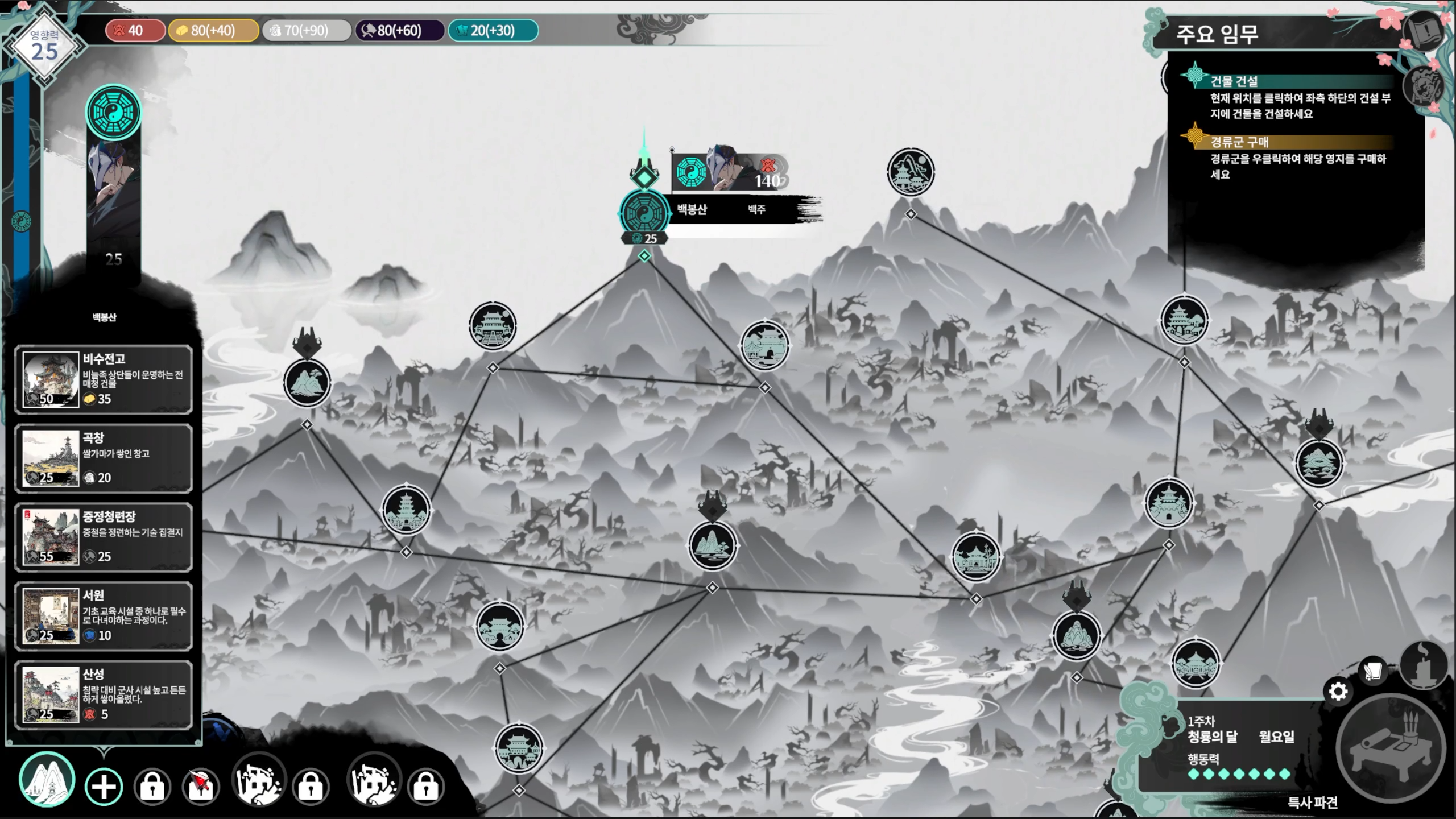Click the candle icon button

point(1423,665)
